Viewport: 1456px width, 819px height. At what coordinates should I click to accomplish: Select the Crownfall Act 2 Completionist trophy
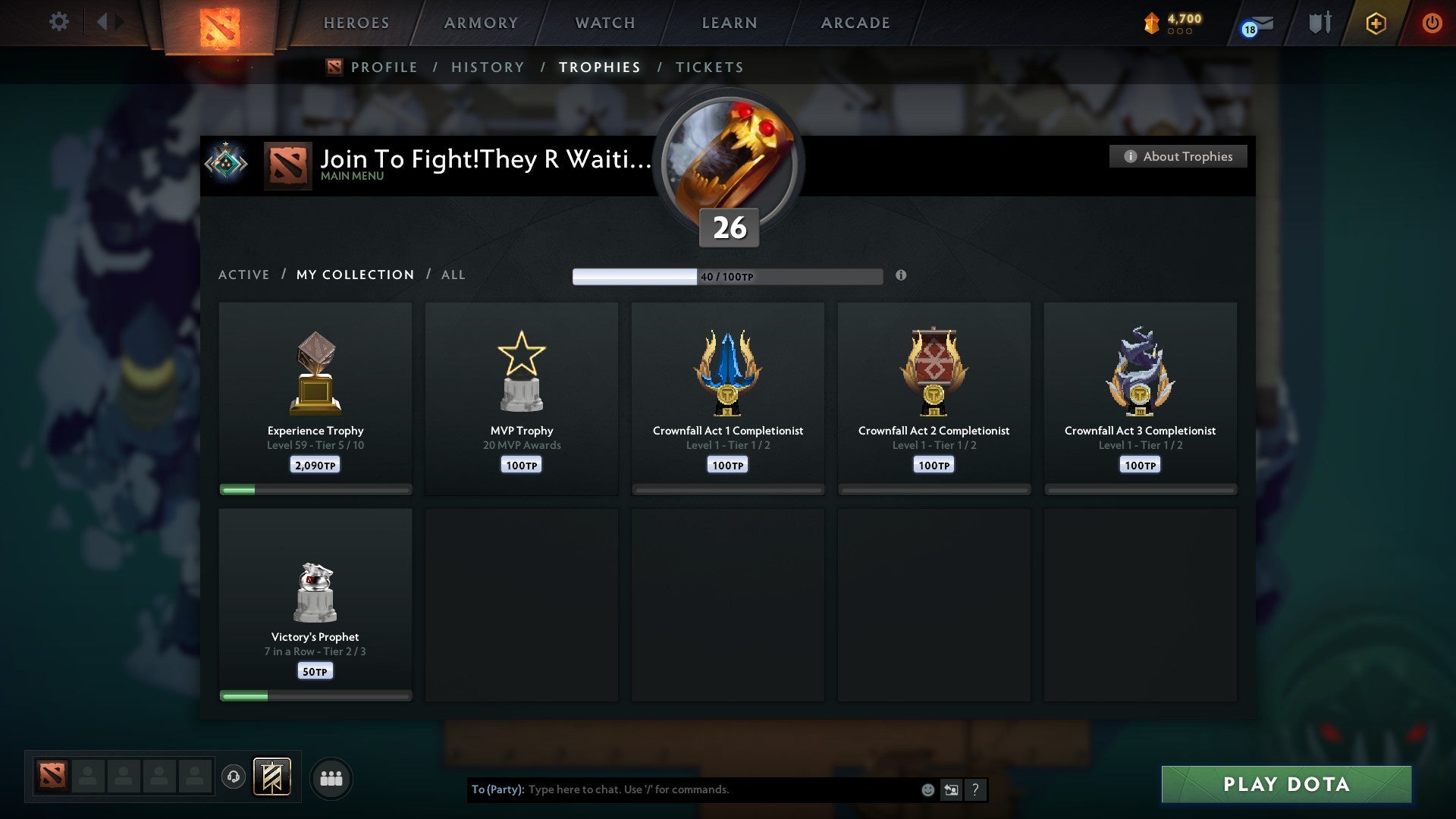pyautogui.click(x=934, y=394)
